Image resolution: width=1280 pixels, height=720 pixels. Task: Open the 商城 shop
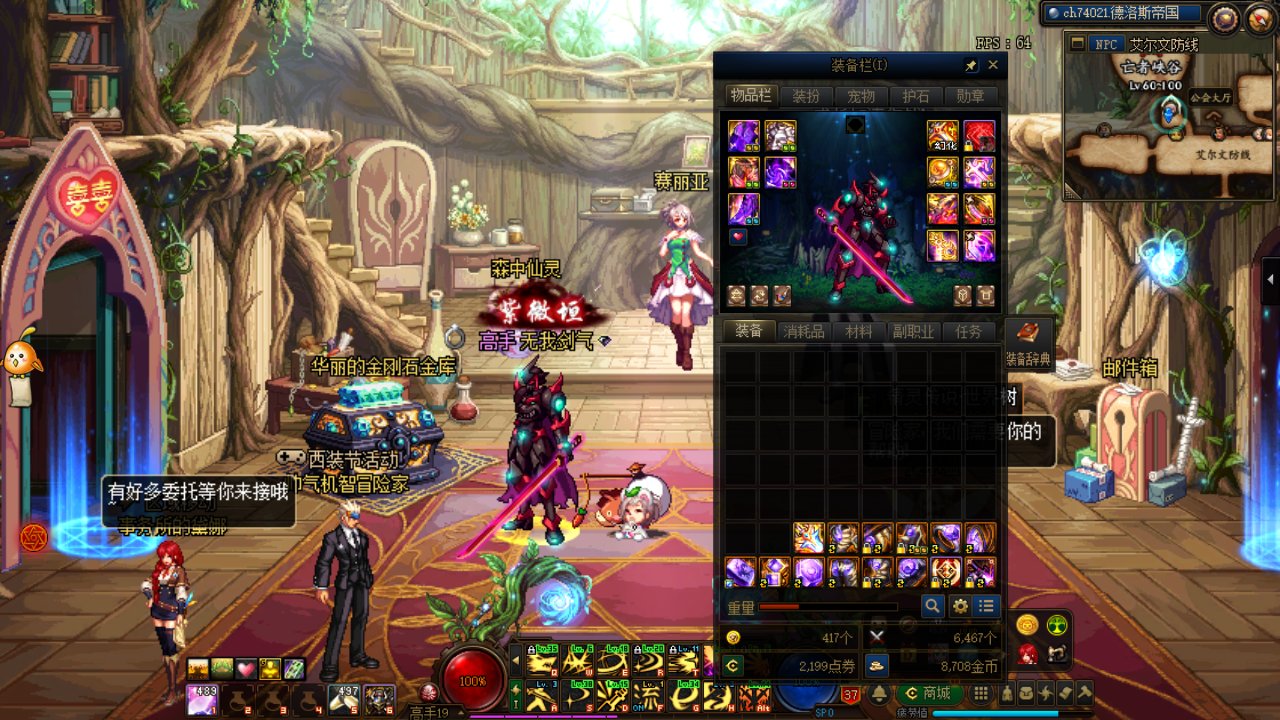[x=929, y=693]
